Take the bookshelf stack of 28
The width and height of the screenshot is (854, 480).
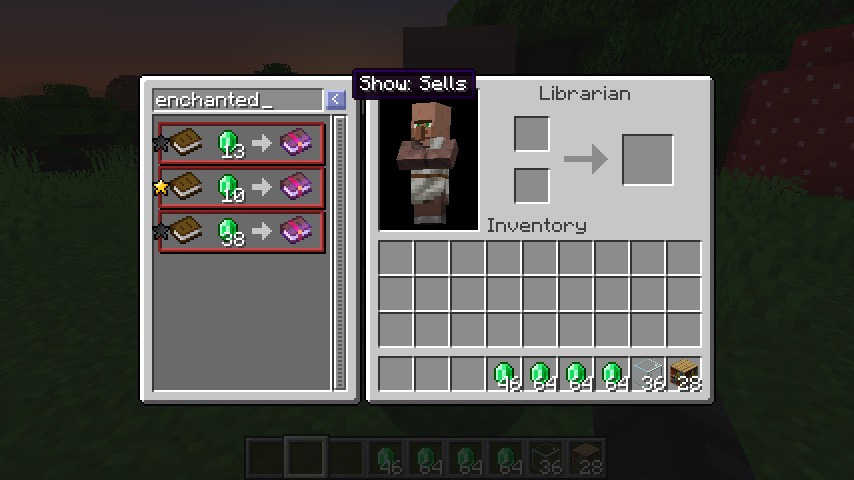[684, 375]
